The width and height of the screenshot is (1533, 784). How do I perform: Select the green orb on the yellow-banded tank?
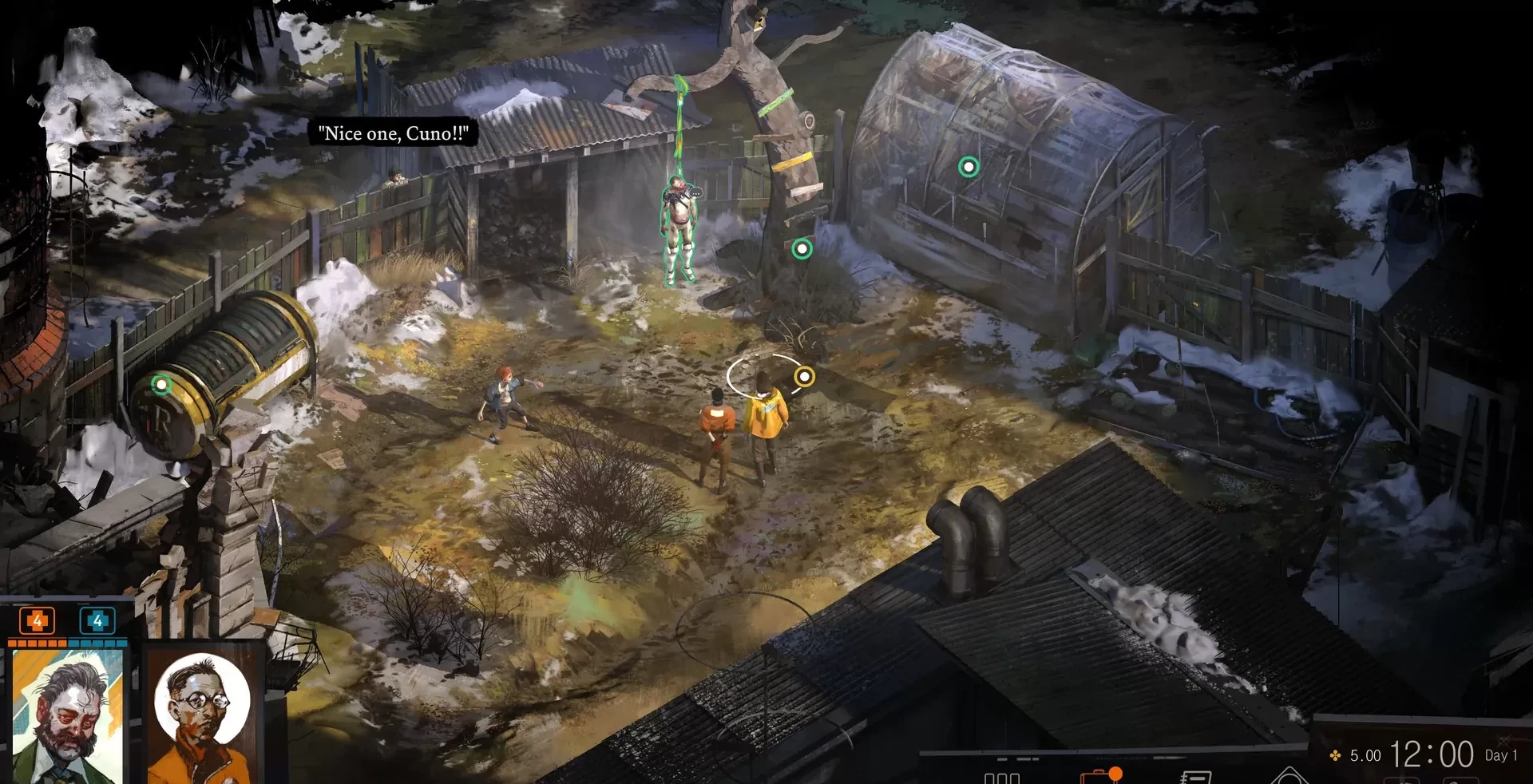click(x=161, y=385)
